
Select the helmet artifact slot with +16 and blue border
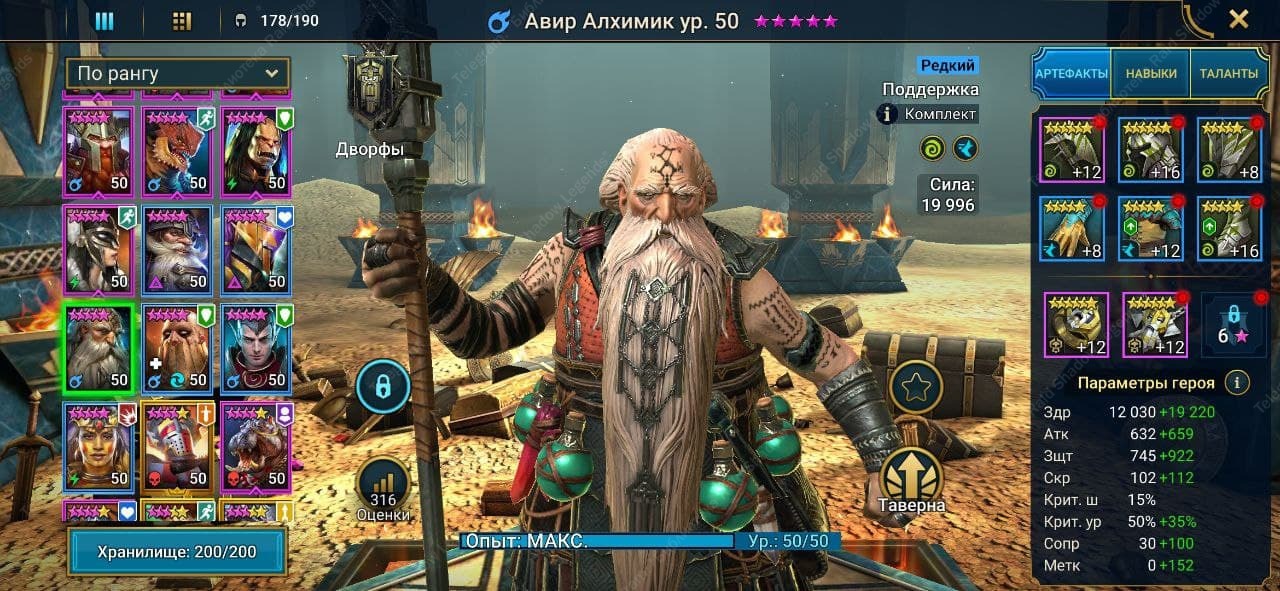point(1150,150)
